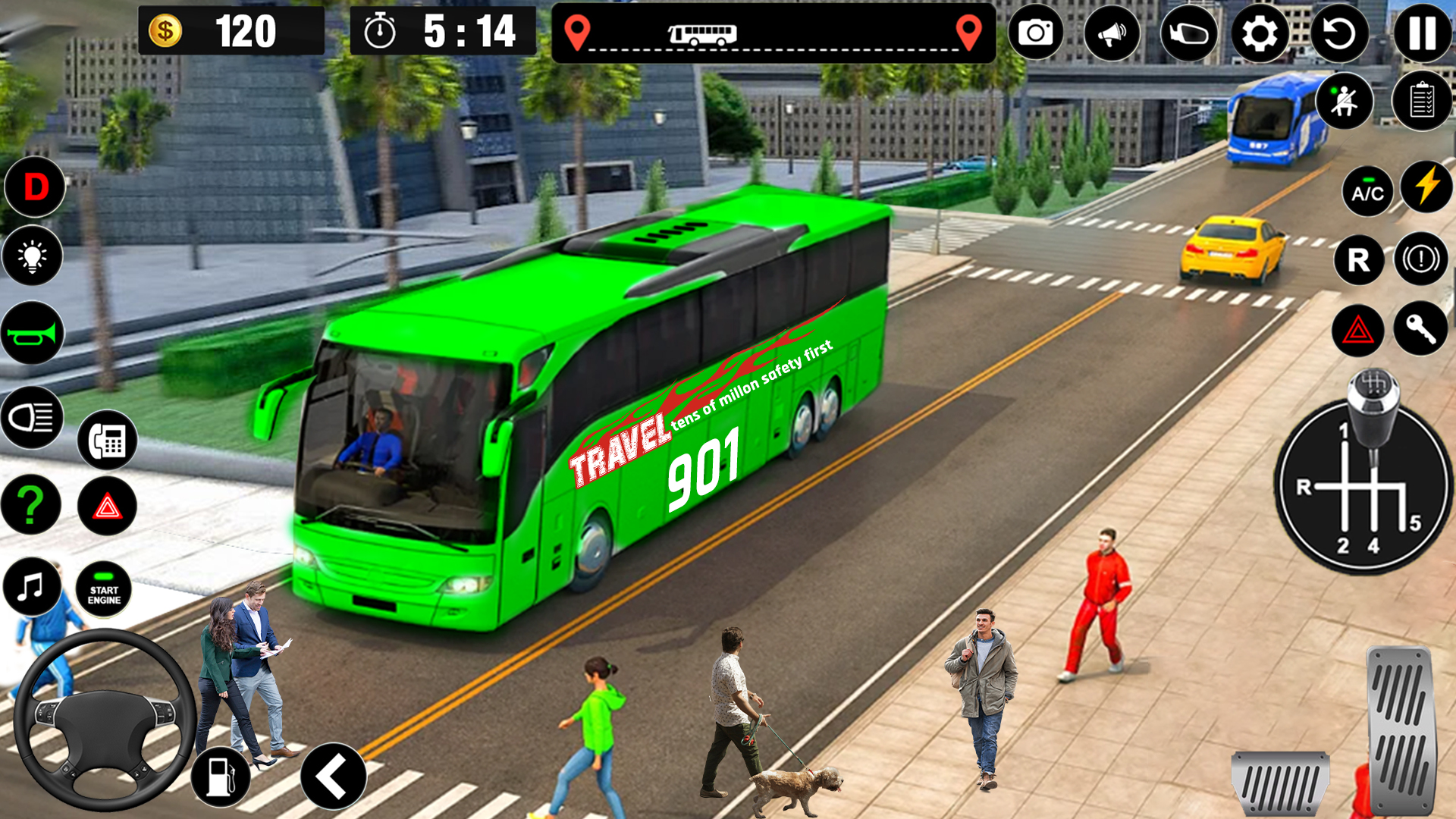Switch camera view with camera icon
The height and width of the screenshot is (819, 1456).
1035,33
